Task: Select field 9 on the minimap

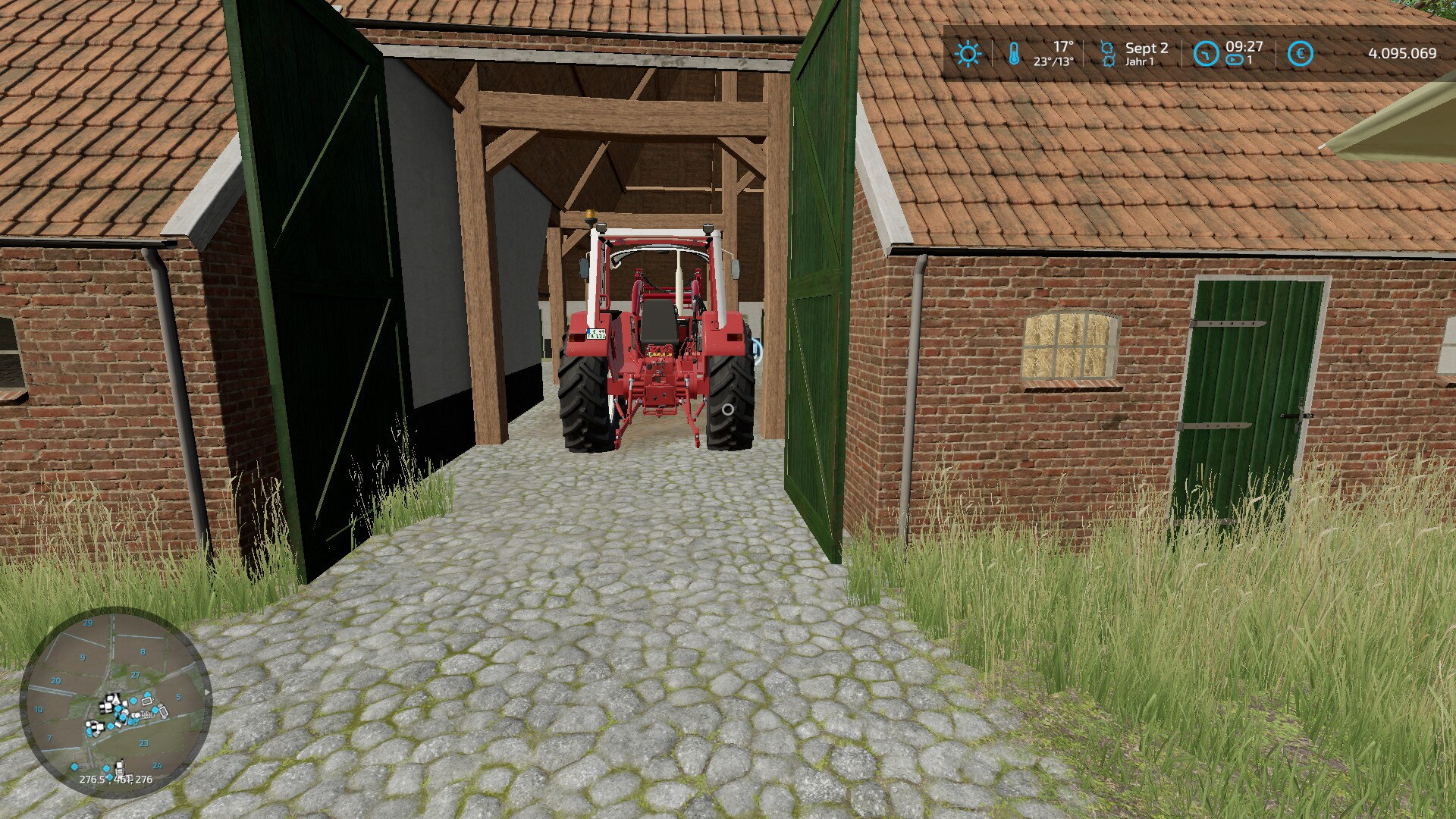Action: [x=82, y=657]
